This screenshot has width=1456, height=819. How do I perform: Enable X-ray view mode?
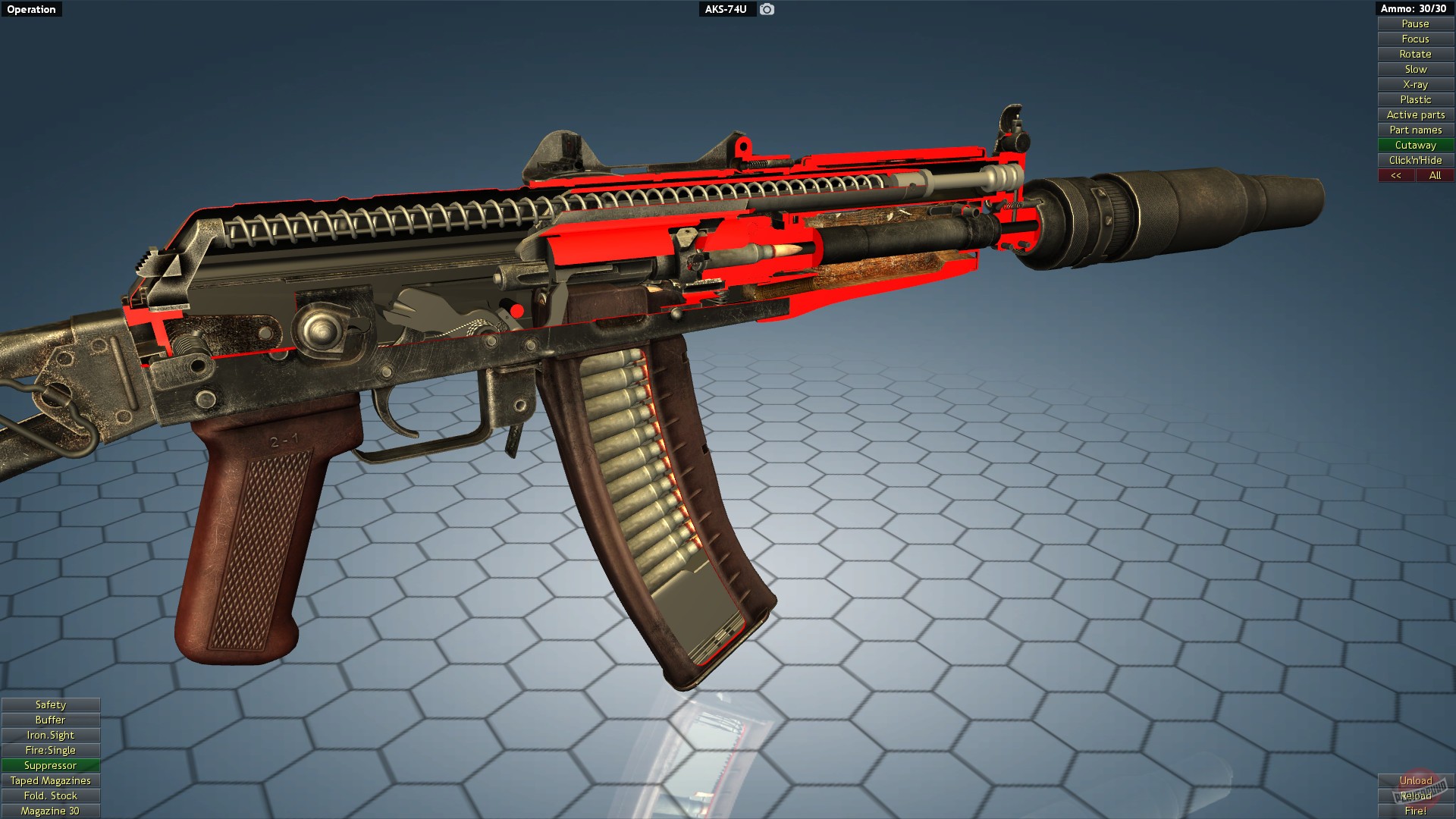1414,84
